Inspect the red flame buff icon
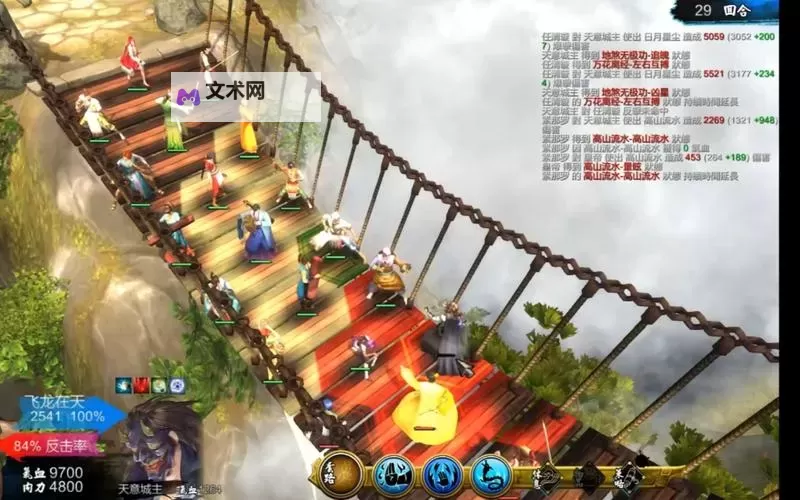 click(141, 385)
